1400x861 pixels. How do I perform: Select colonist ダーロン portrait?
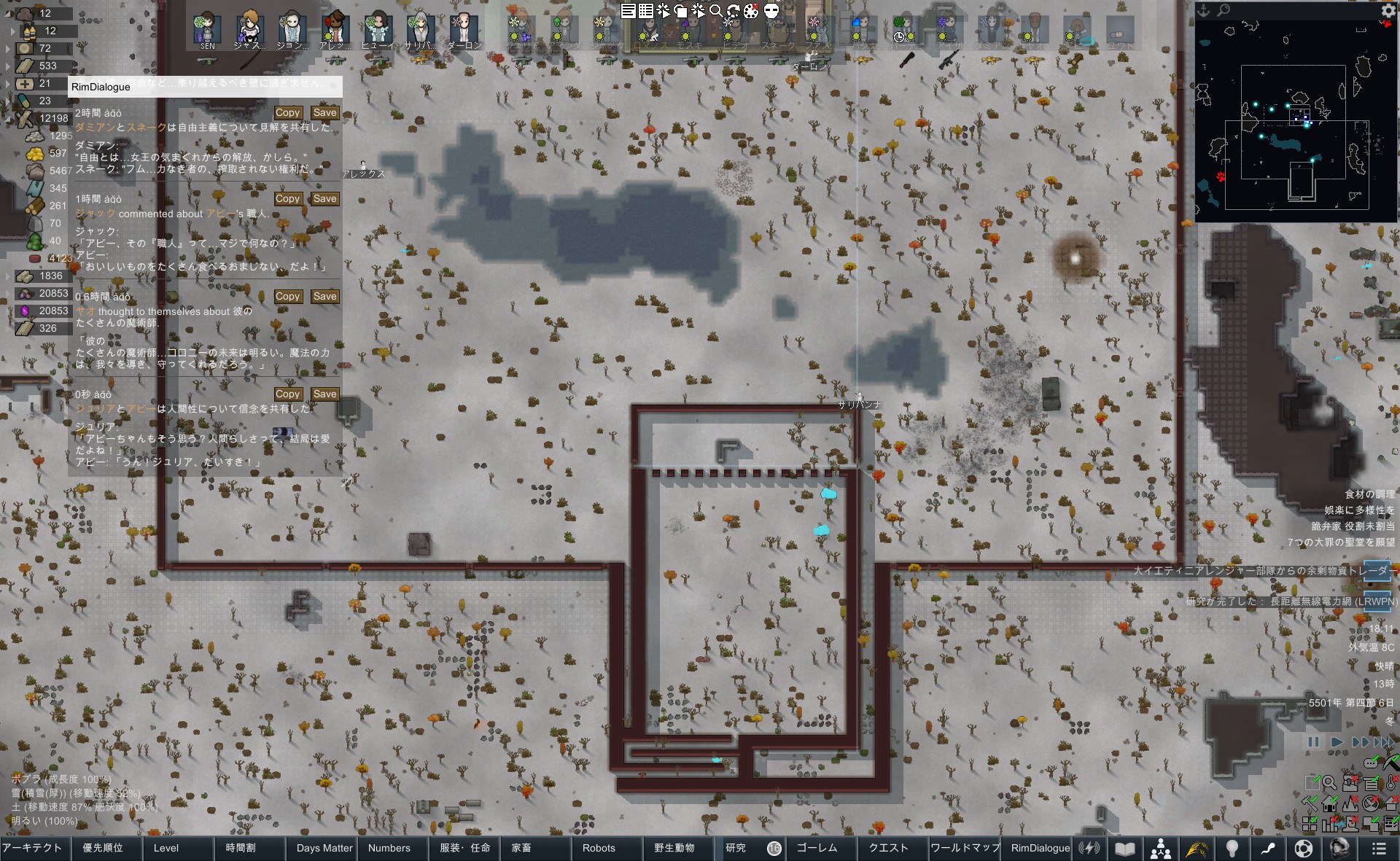pyautogui.click(x=464, y=31)
